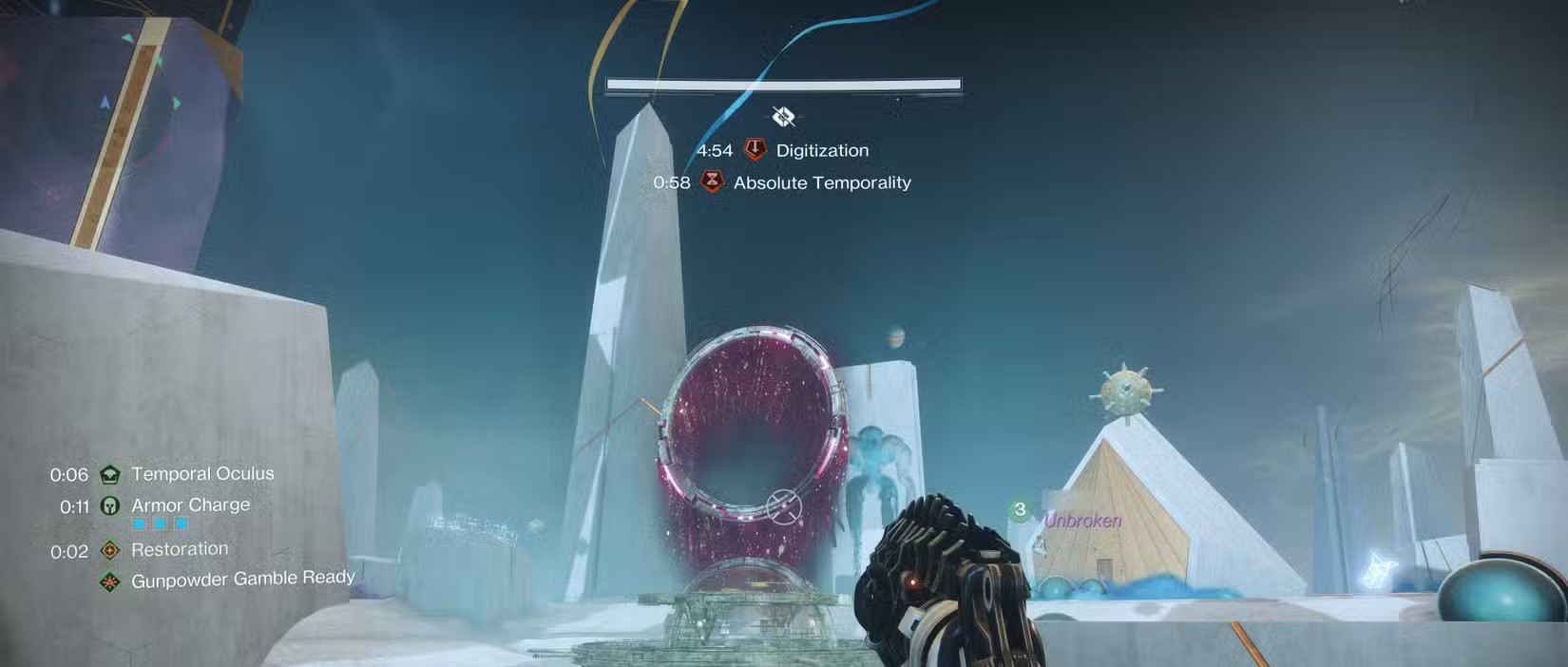This screenshot has width=1568, height=667.
Task: Select the Absolute Temporality hourglass icon
Action: [x=712, y=181]
